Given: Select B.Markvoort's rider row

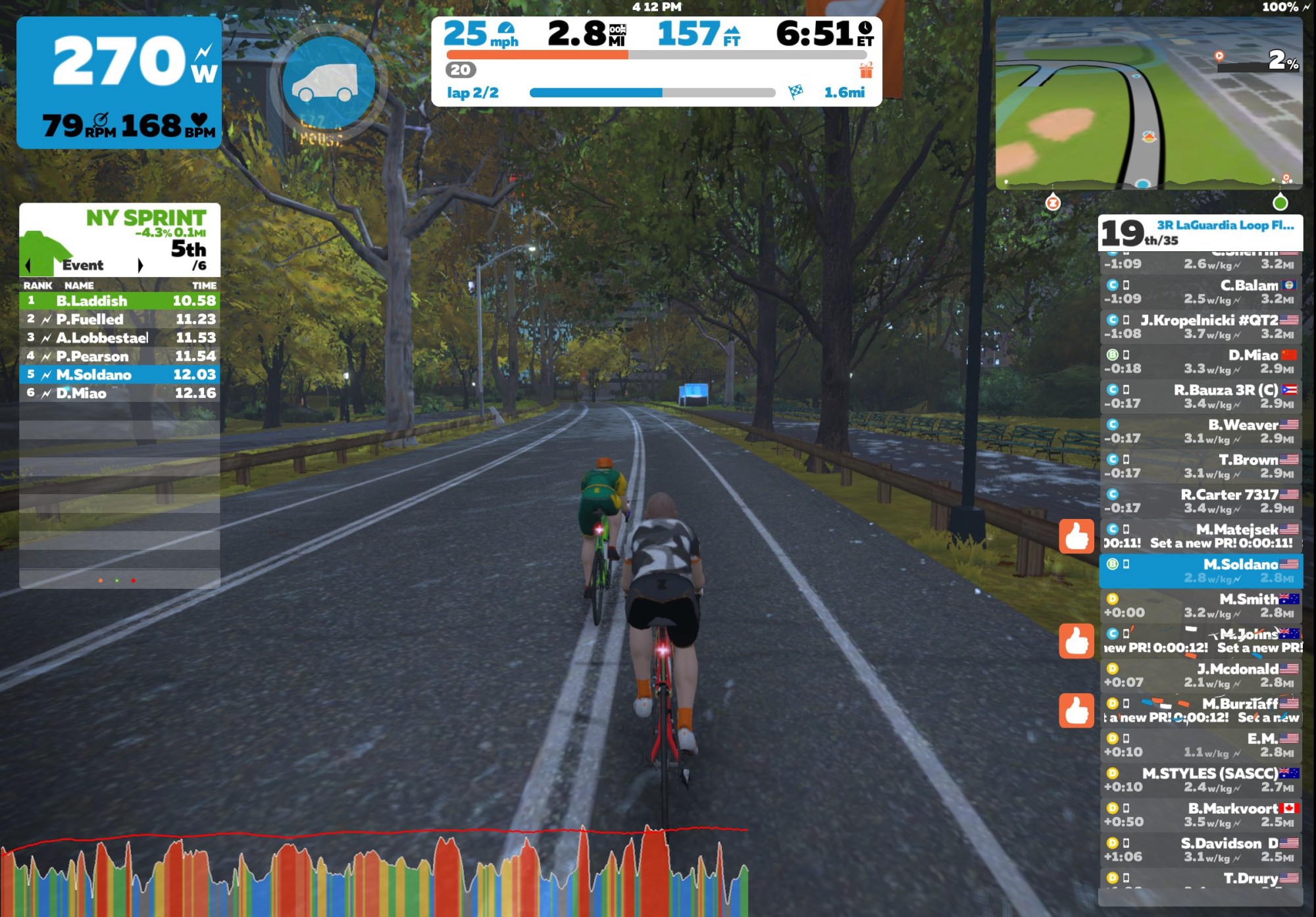Looking at the screenshot, I should click(1200, 815).
